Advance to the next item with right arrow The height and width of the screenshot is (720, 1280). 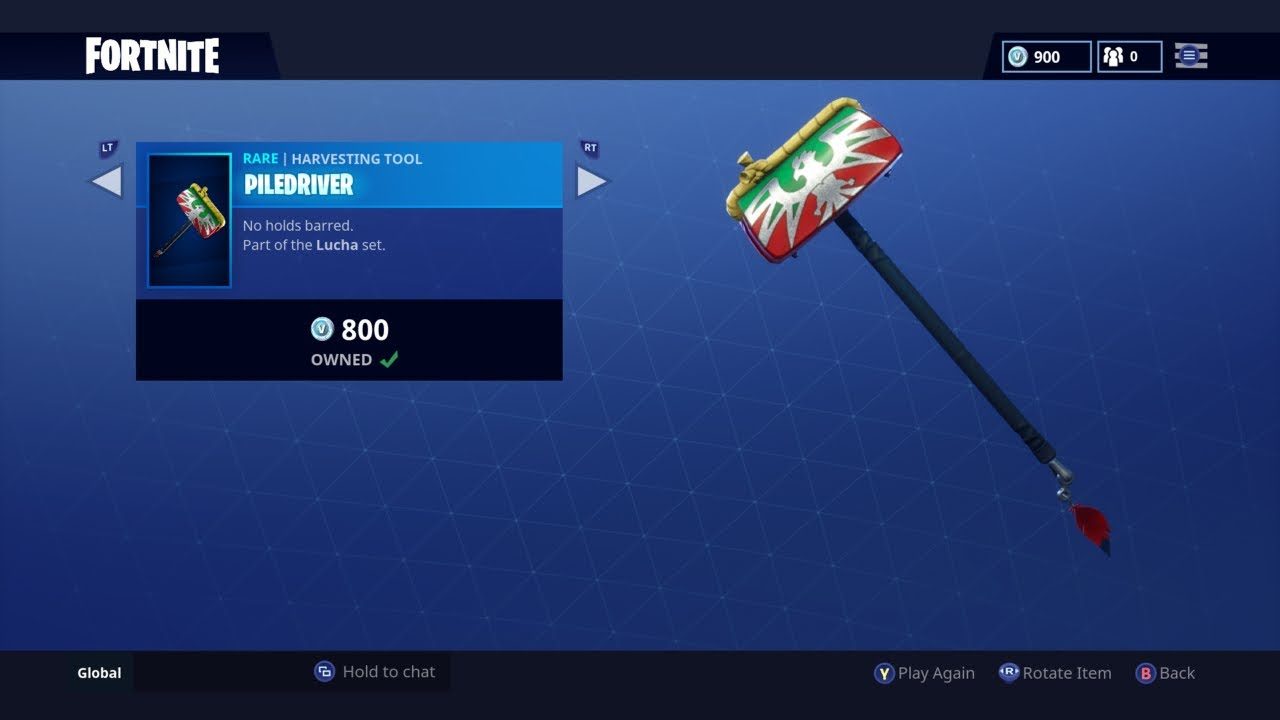click(591, 181)
